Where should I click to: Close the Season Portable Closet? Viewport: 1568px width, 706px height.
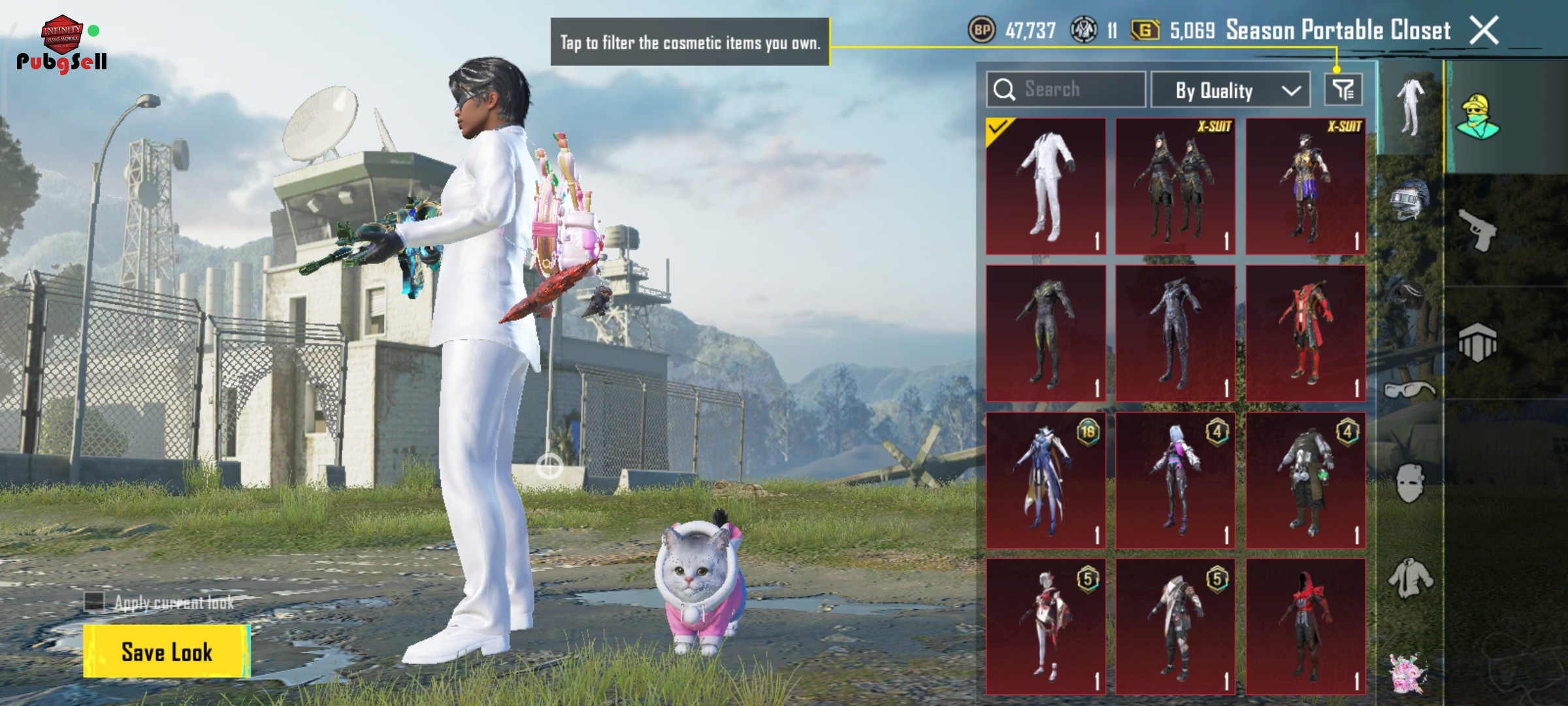point(1484,30)
